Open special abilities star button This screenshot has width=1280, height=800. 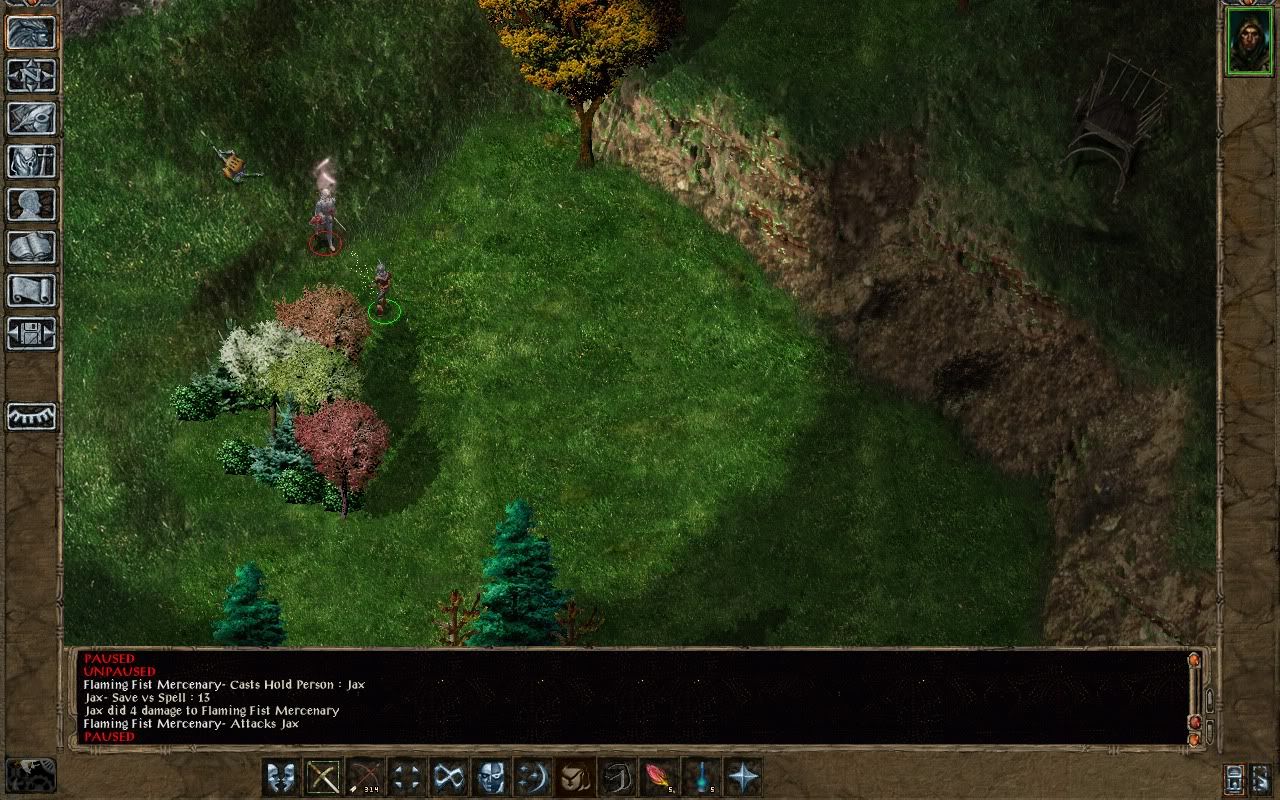pyautogui.click(x=743, y=777)
